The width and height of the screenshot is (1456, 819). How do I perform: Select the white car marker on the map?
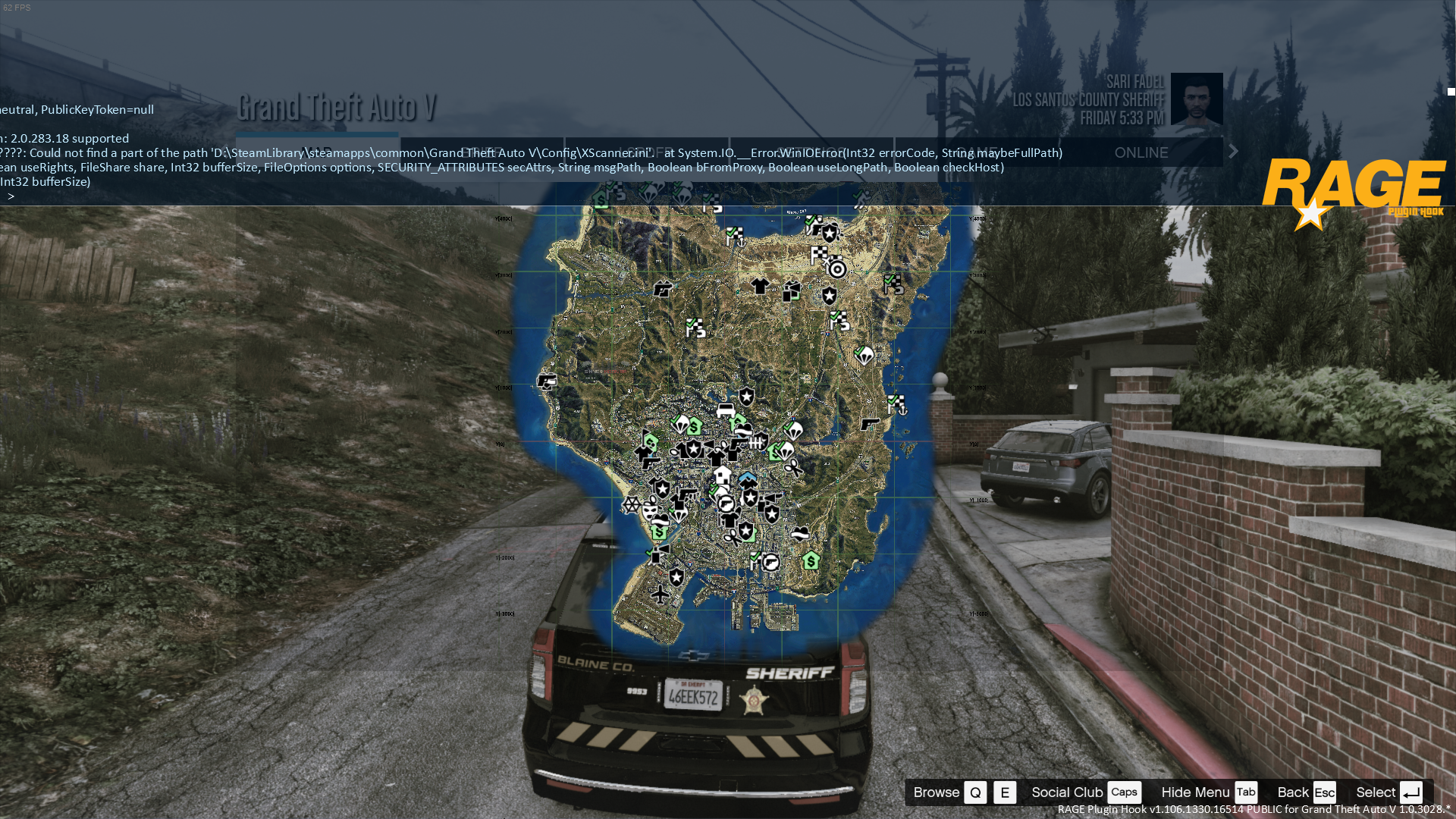[726, 410]
